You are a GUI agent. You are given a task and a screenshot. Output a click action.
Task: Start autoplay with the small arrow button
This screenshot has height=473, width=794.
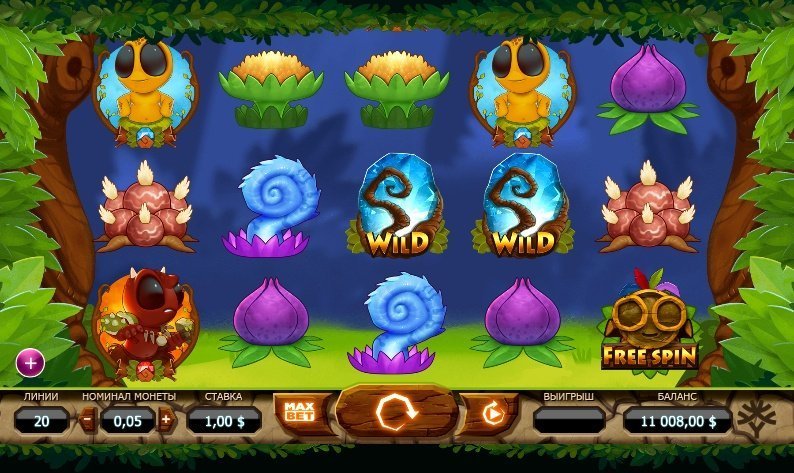(492, 412)
